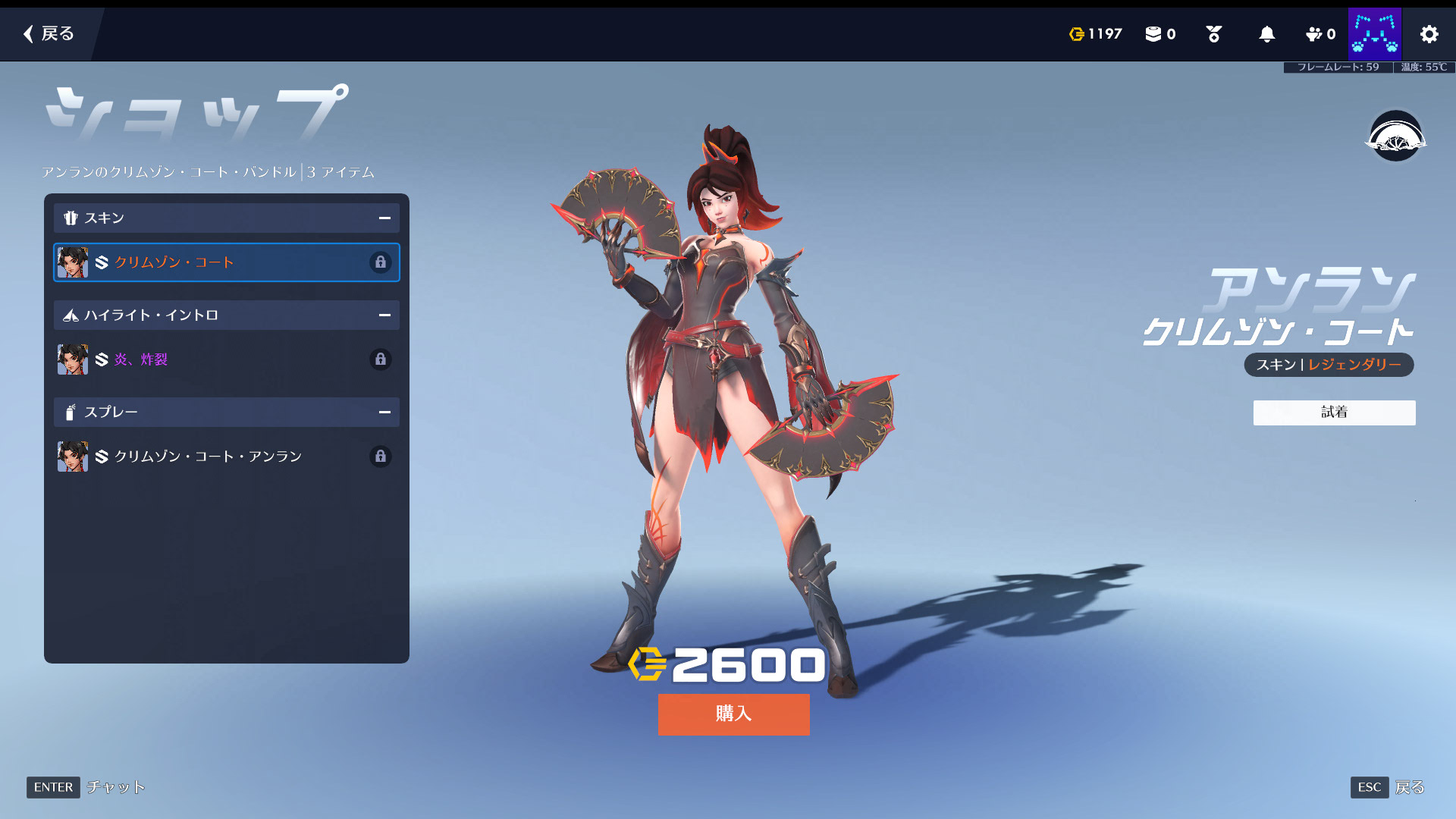Go back using the 戻る button

tap(49, 33)
